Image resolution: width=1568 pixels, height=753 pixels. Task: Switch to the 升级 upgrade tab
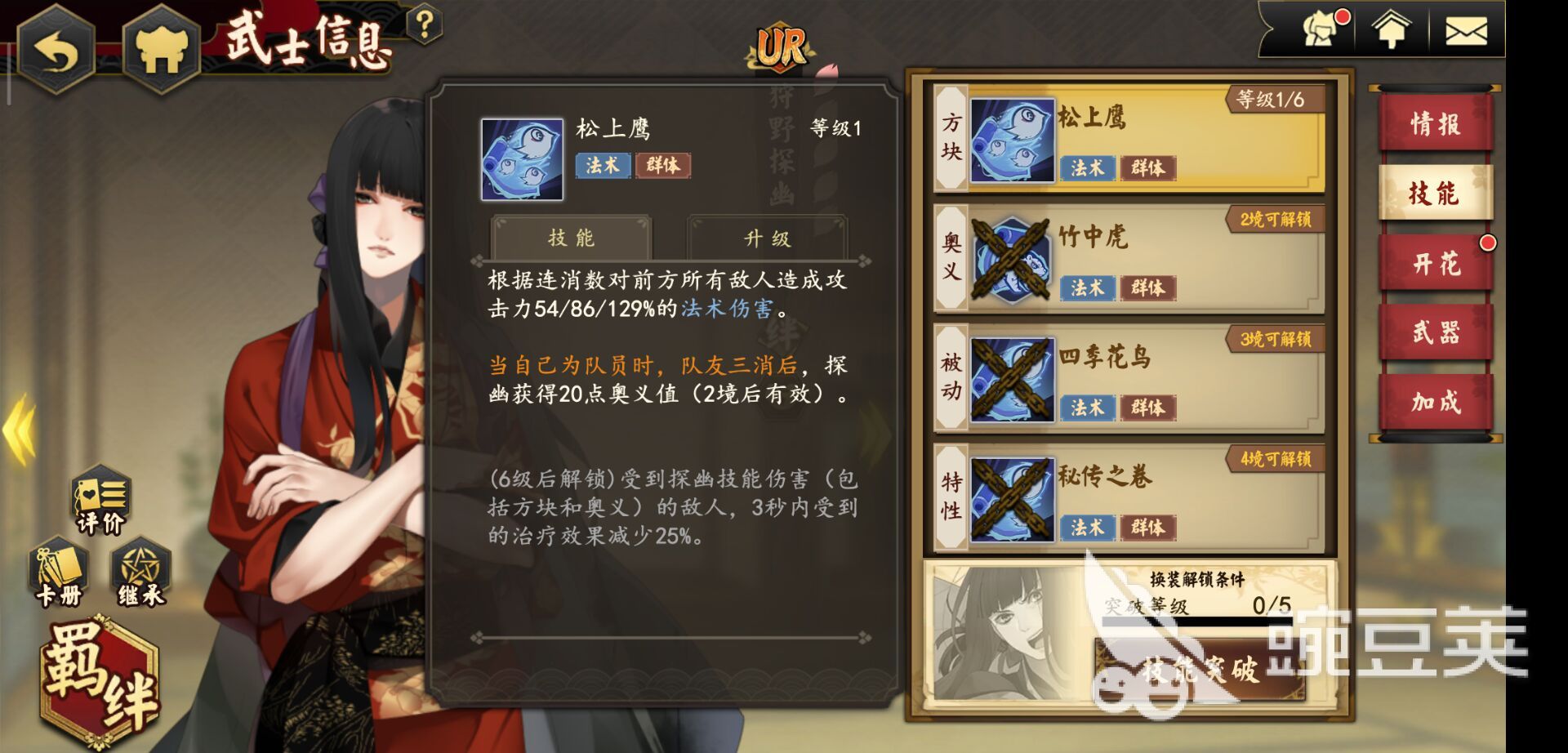coord(768,238)
